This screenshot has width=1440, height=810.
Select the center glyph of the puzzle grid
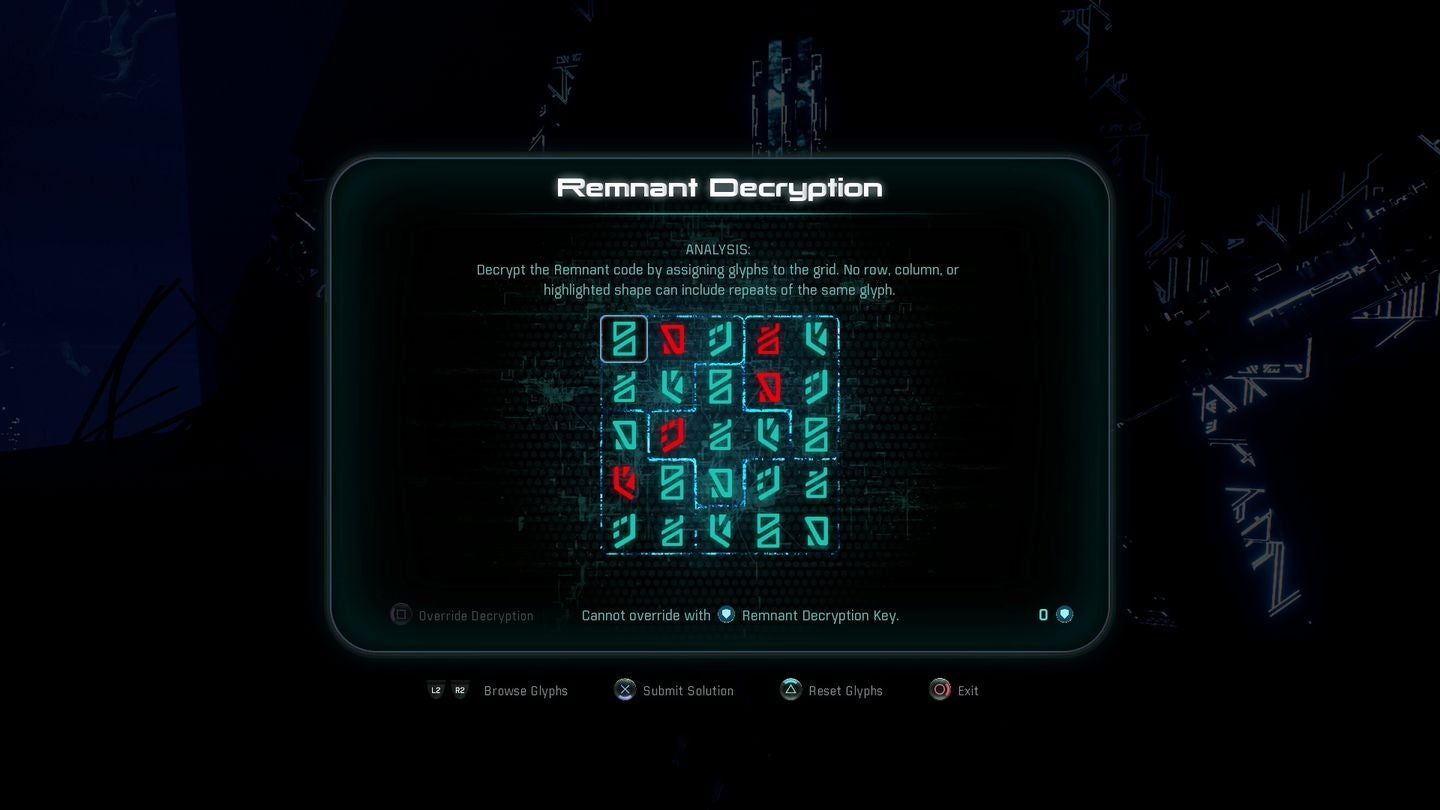(x=720, y=435)
